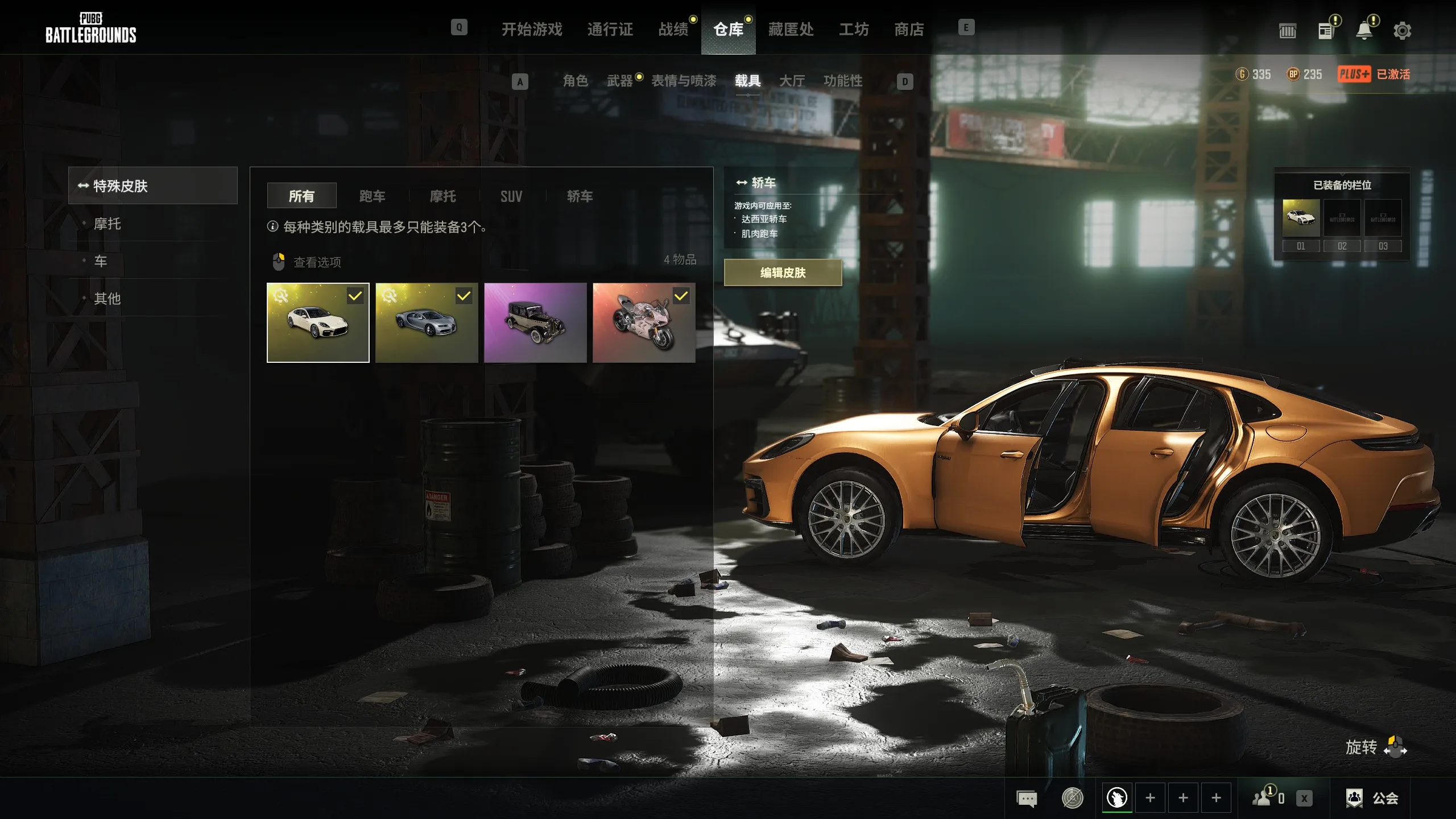Screen dimensions: 1456x819
Task: Open the 战绩 career tab
Action: tap(673, 29)
